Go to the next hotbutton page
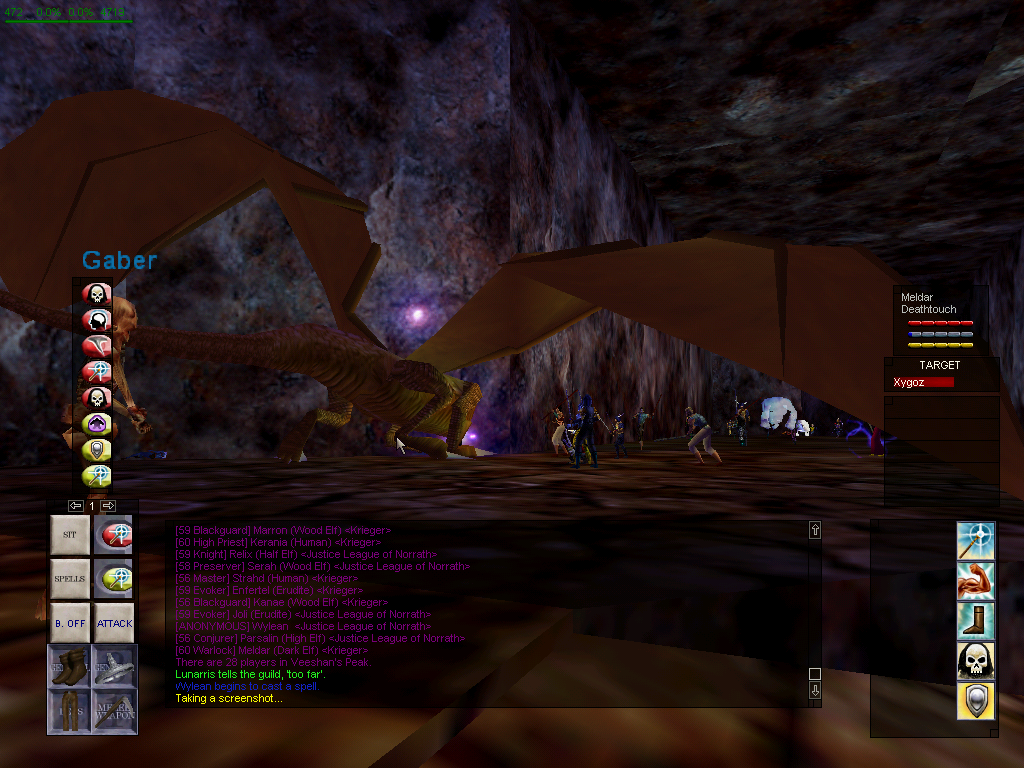The height and width of the screenshot is (768, 1024). [x=108, y=506]
